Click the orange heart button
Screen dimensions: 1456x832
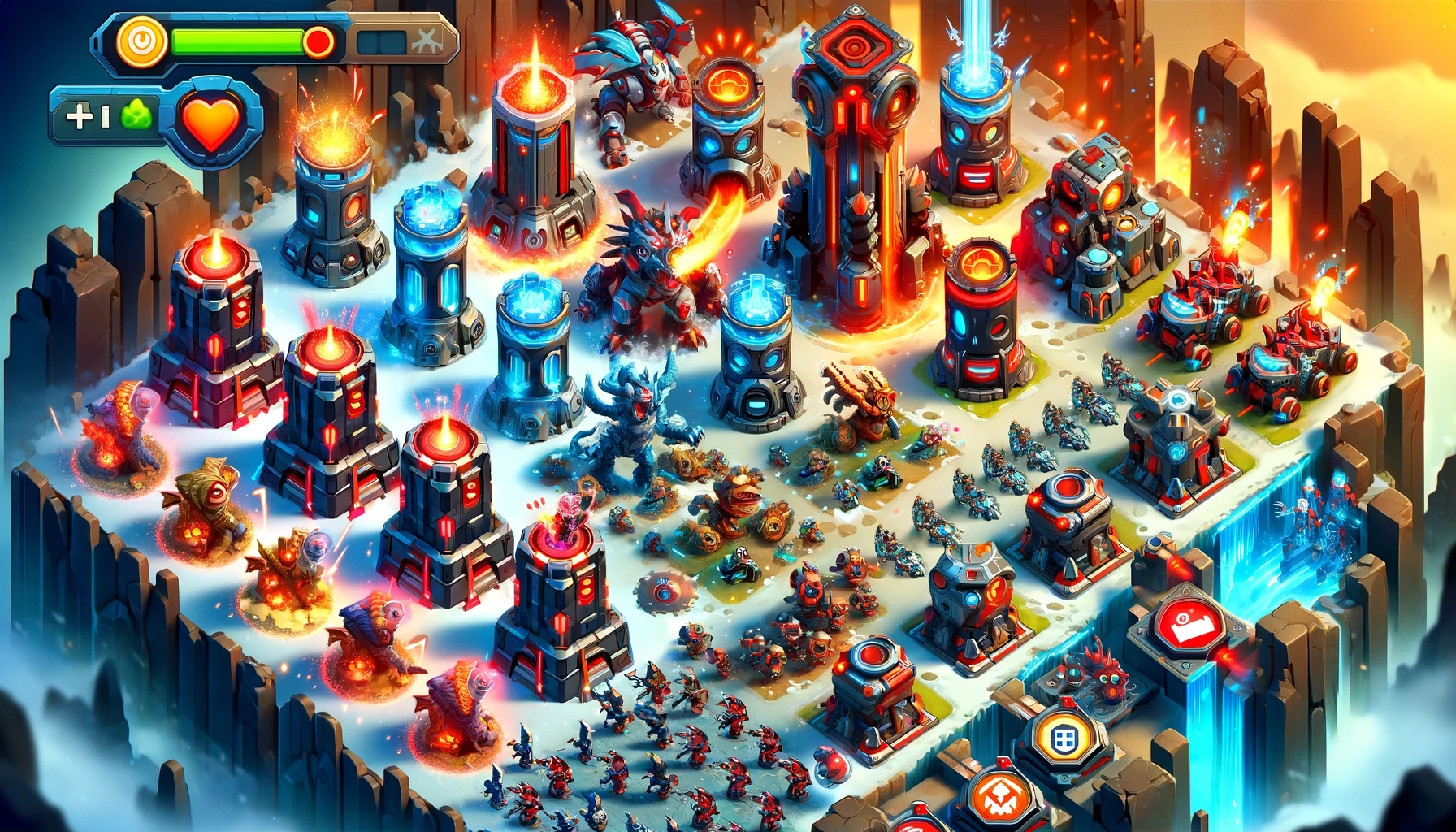click(x=212, y=120)
